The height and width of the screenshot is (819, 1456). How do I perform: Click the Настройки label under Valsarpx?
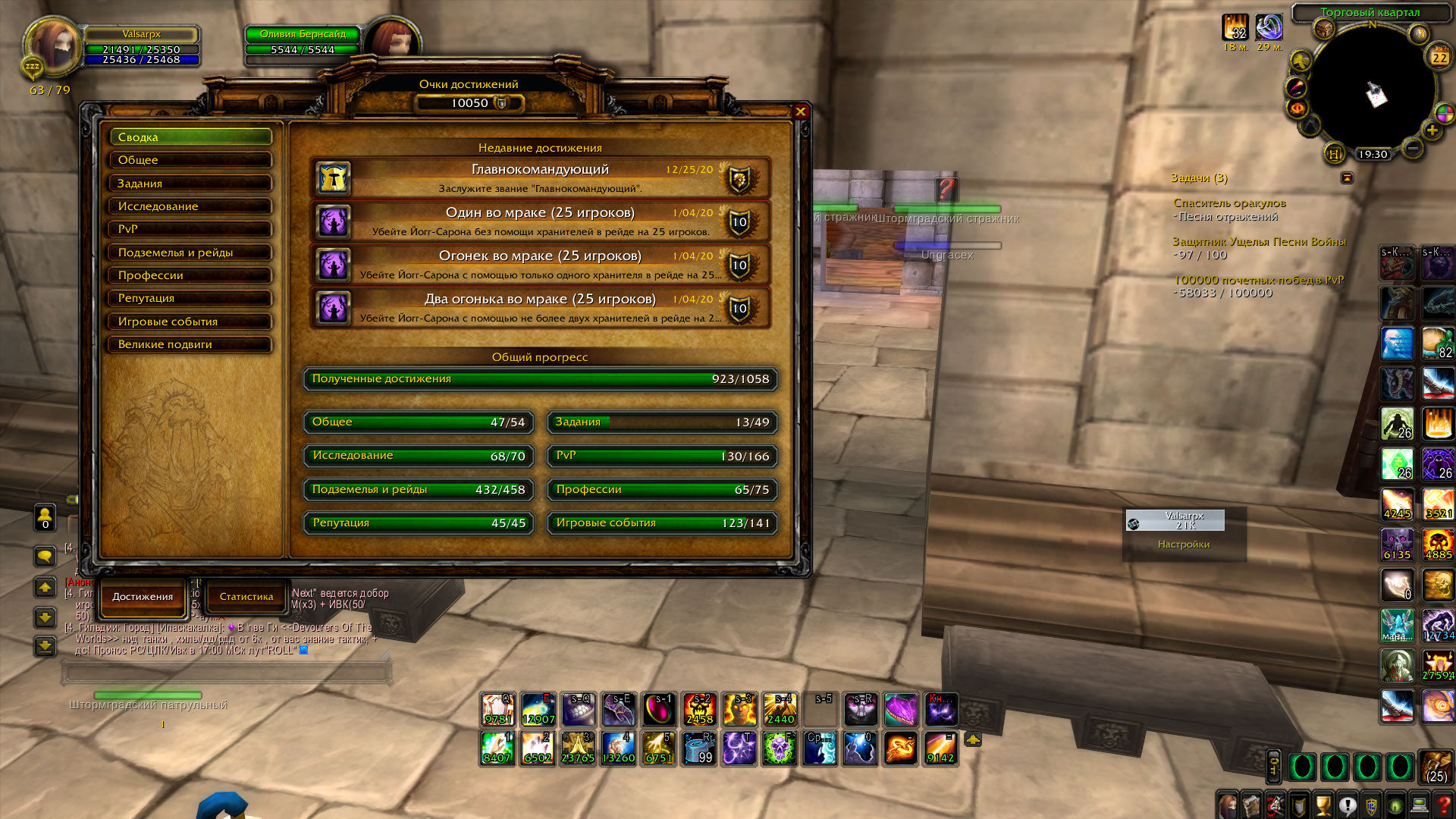pos(1183,544)
